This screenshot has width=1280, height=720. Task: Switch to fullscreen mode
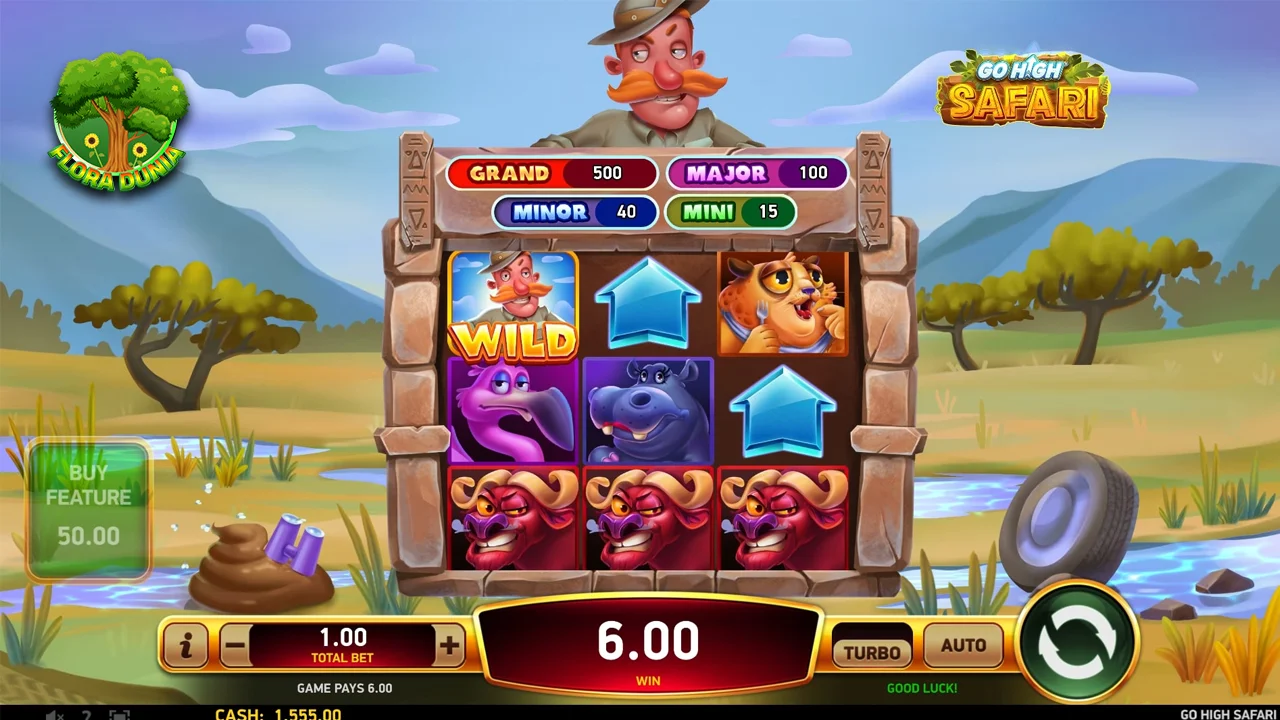(x=119, y=714)
